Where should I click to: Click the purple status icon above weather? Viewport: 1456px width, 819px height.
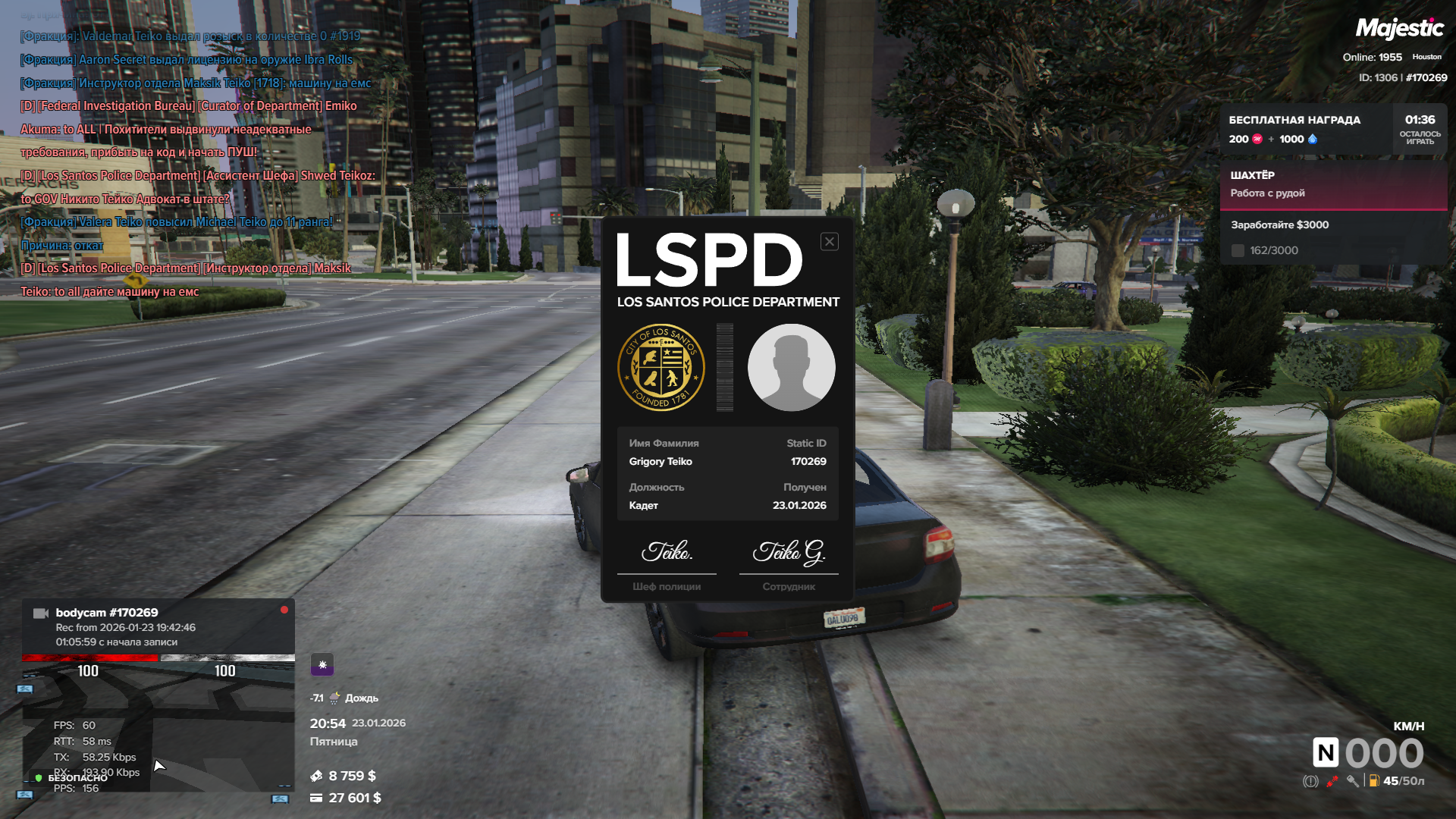tap(322, 665)
